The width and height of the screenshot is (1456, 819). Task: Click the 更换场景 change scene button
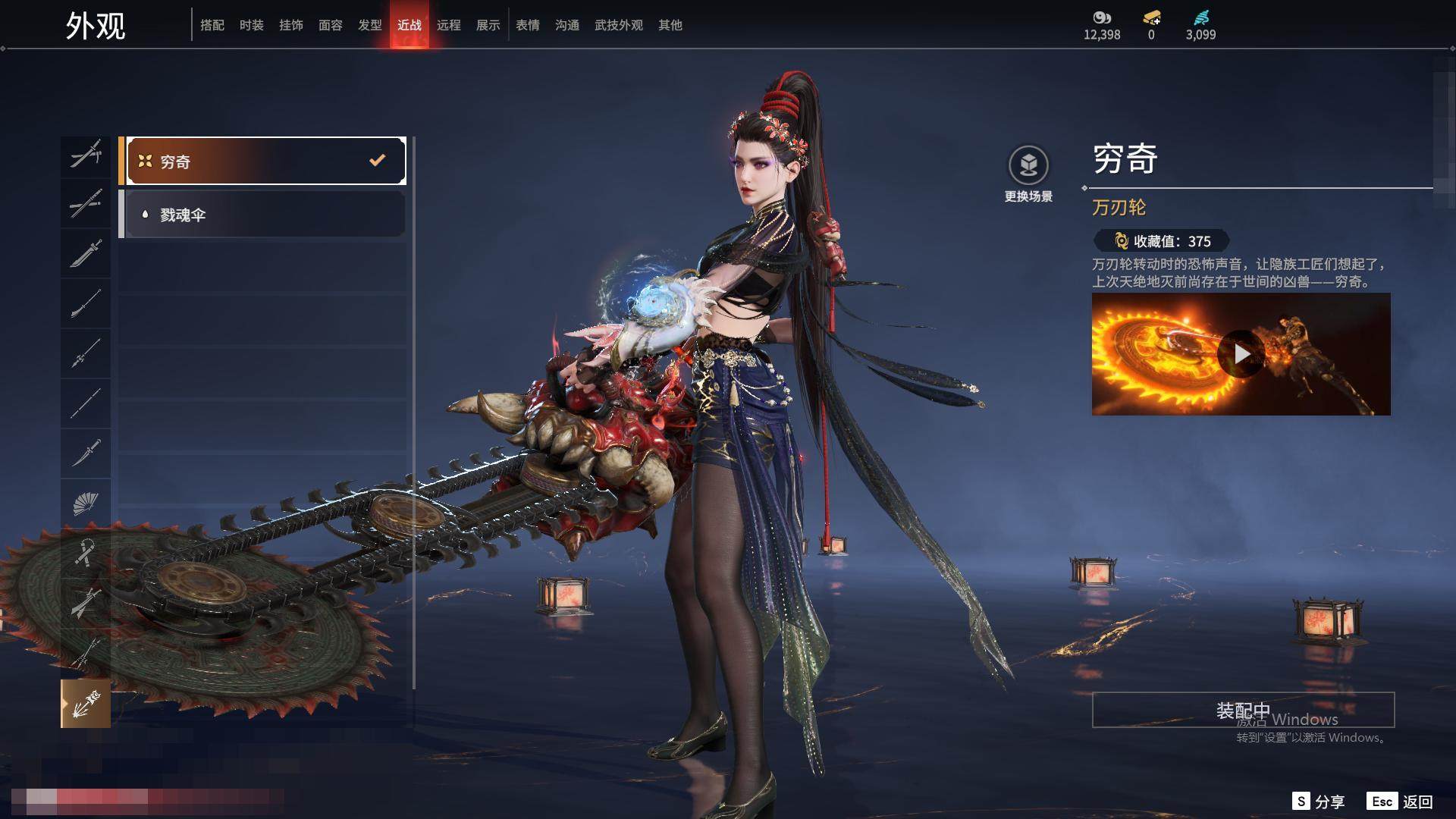click(x=1028, y=173)
